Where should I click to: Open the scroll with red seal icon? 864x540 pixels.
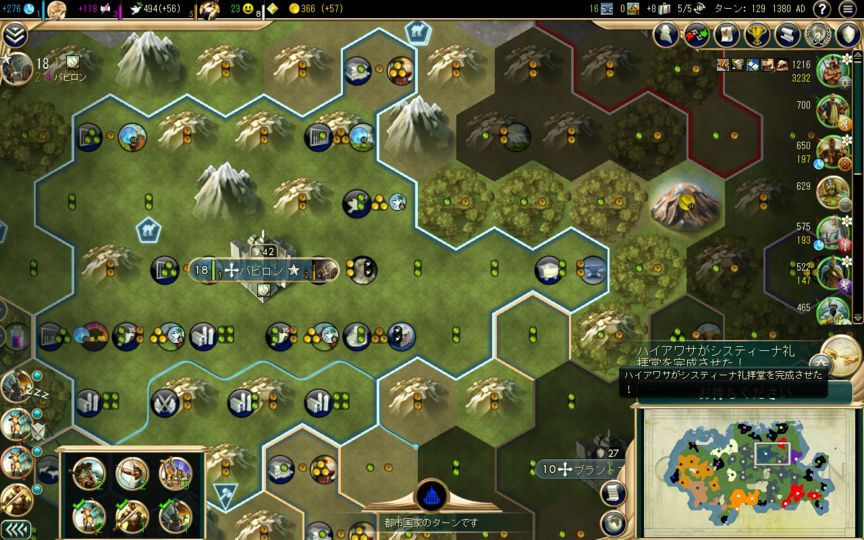coord(727,35)
